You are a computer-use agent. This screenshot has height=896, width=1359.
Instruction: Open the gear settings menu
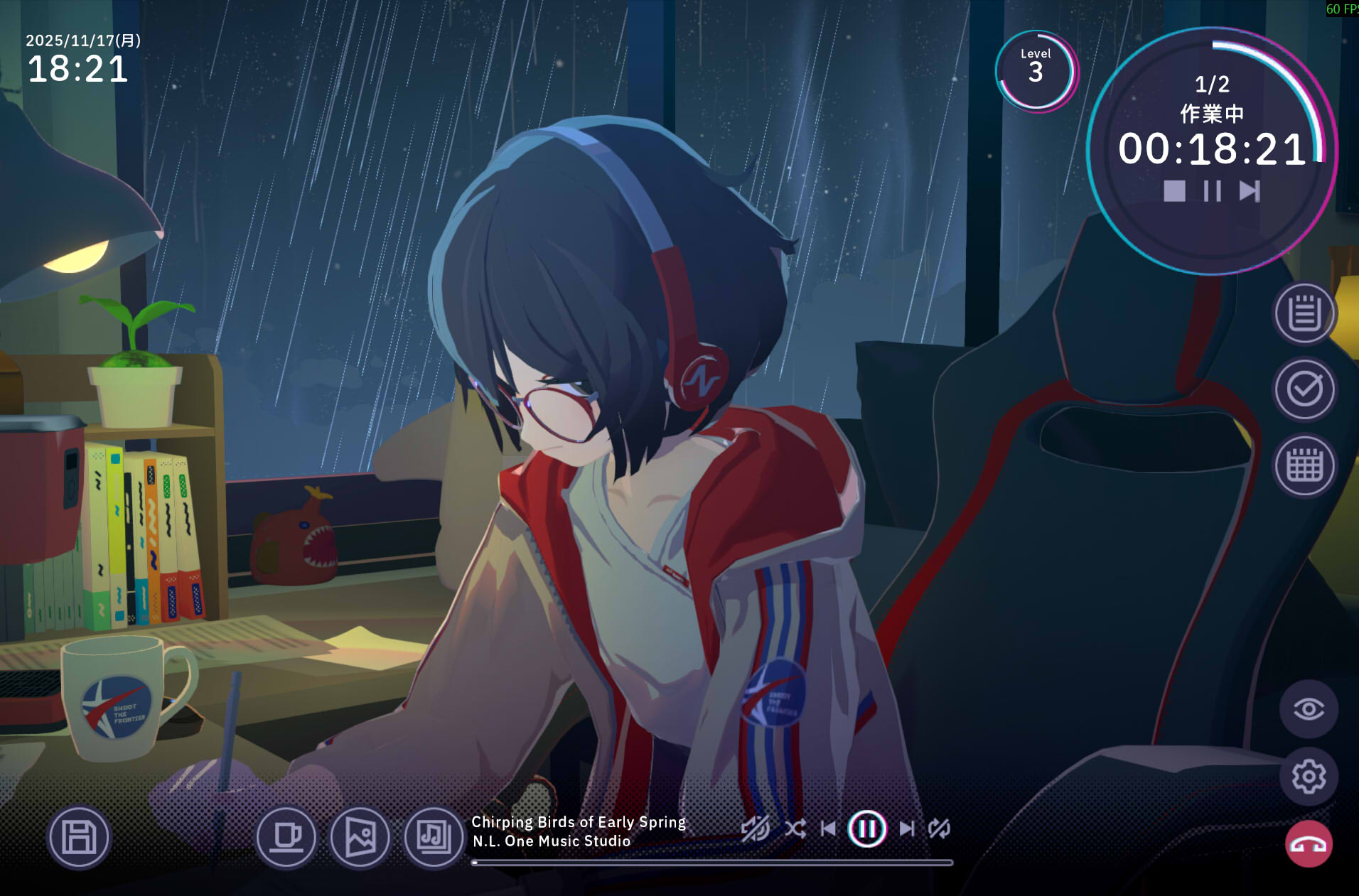point(1309,777)
